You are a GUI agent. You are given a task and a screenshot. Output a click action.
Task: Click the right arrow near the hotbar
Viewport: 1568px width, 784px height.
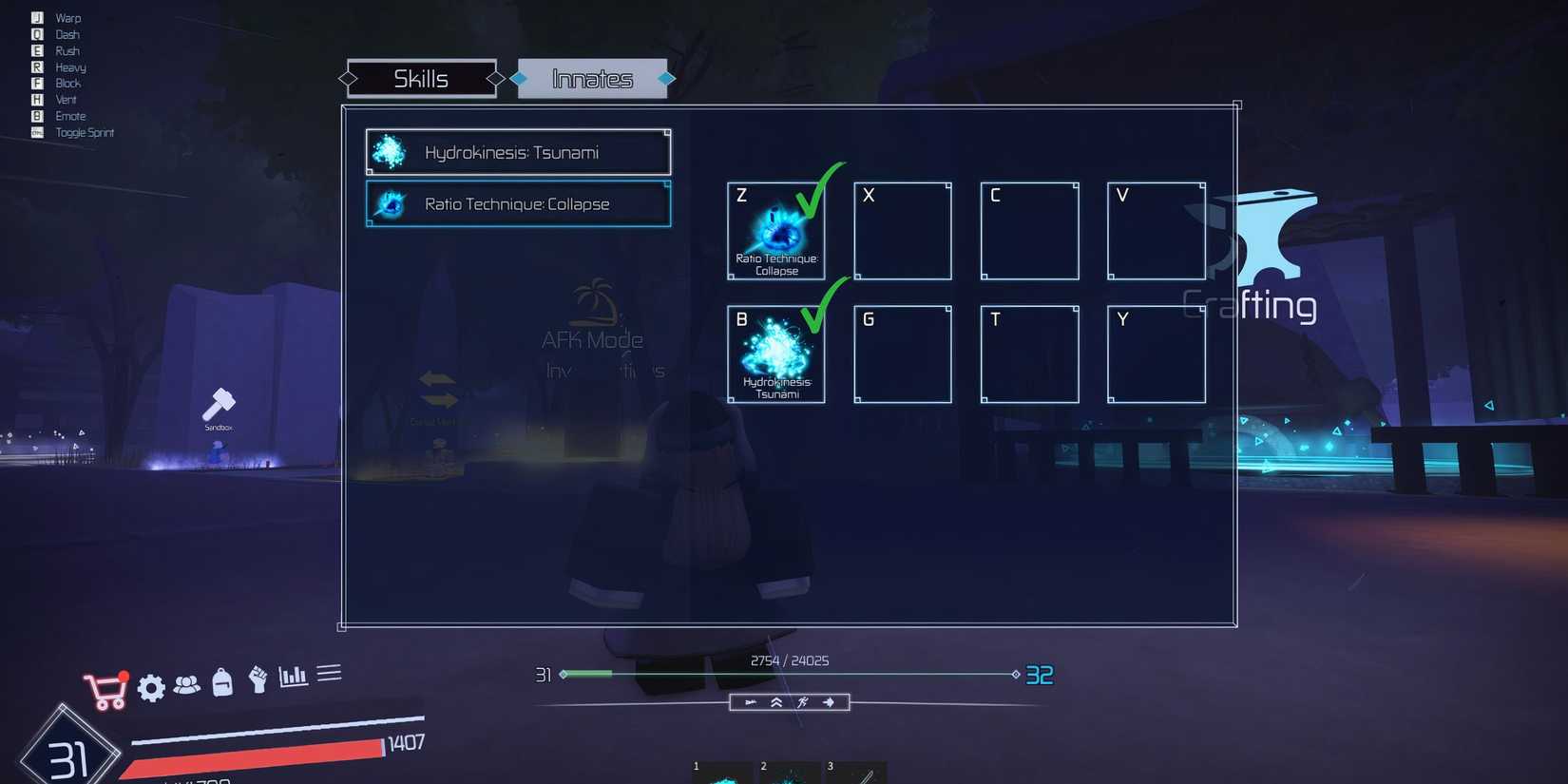pos(828,702)
